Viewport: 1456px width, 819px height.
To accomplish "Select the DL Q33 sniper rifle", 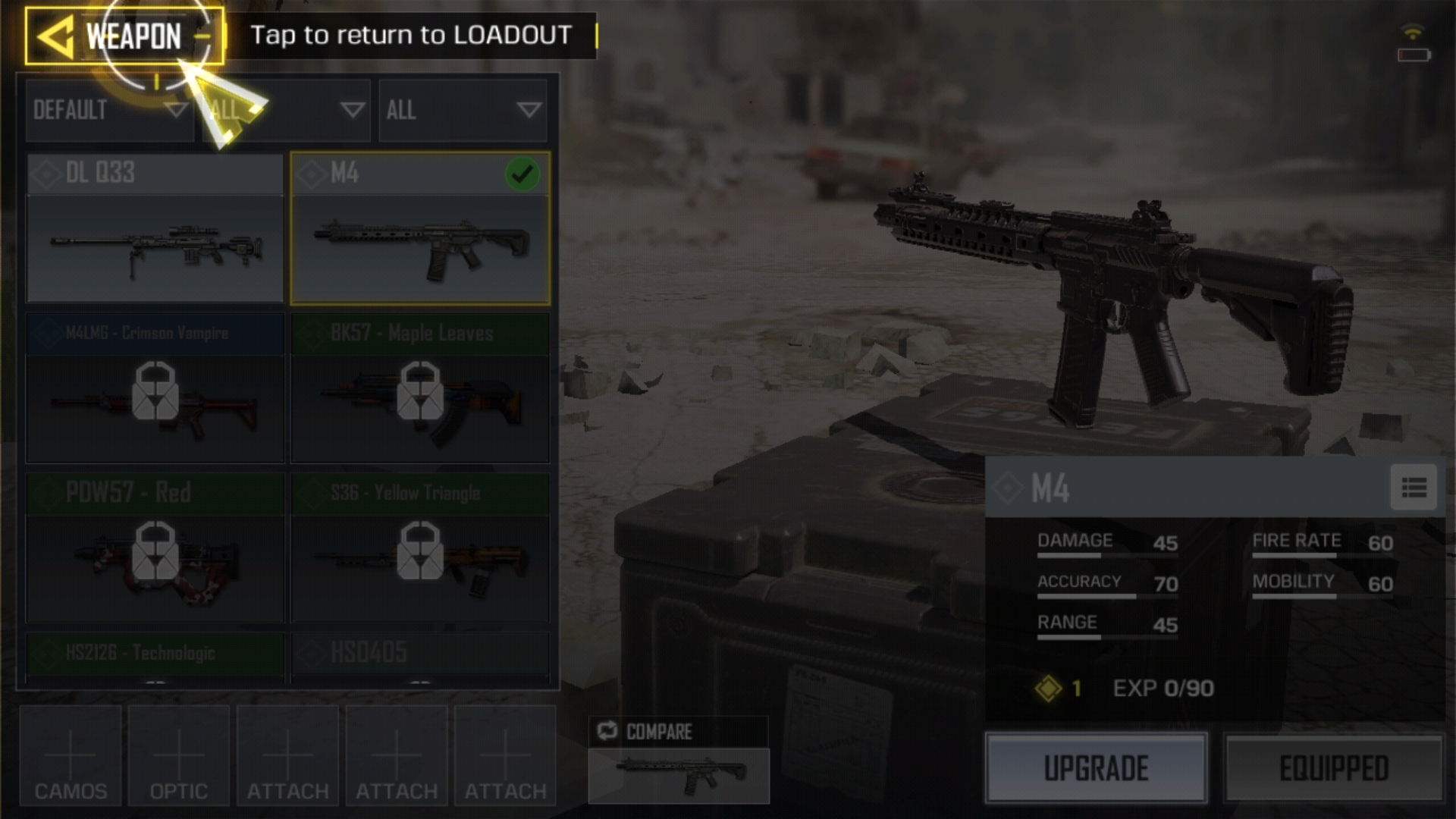I will 155,229.
